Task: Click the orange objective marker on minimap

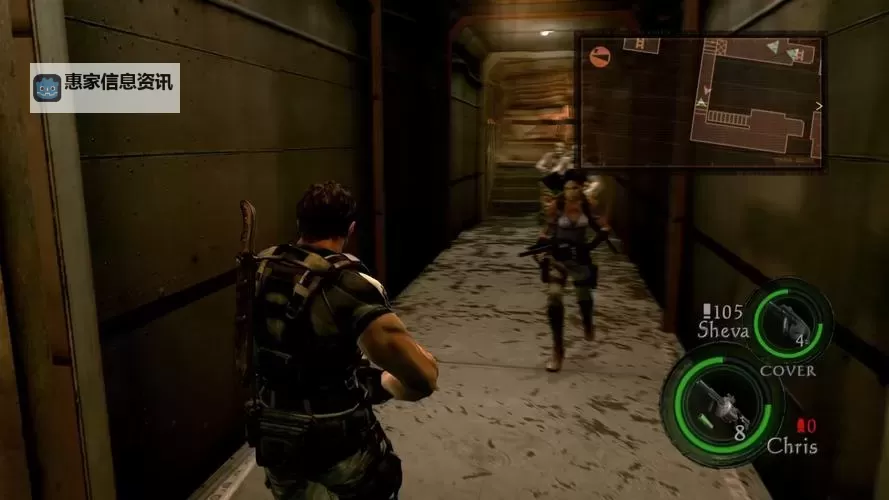Action: (x=600, y=56)
